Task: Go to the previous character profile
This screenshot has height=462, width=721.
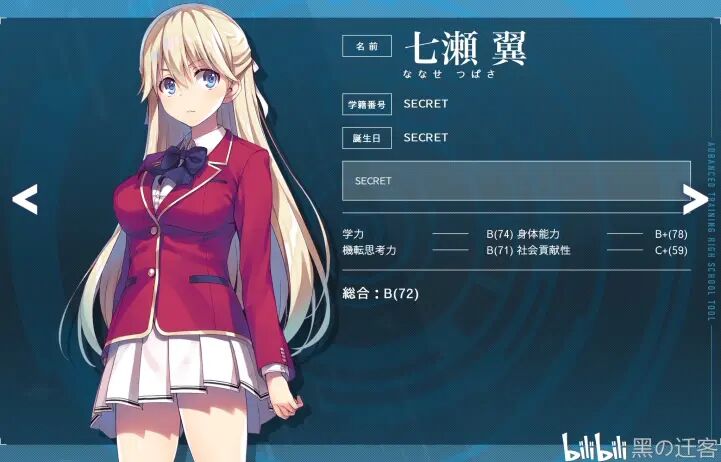Action: 25,199
